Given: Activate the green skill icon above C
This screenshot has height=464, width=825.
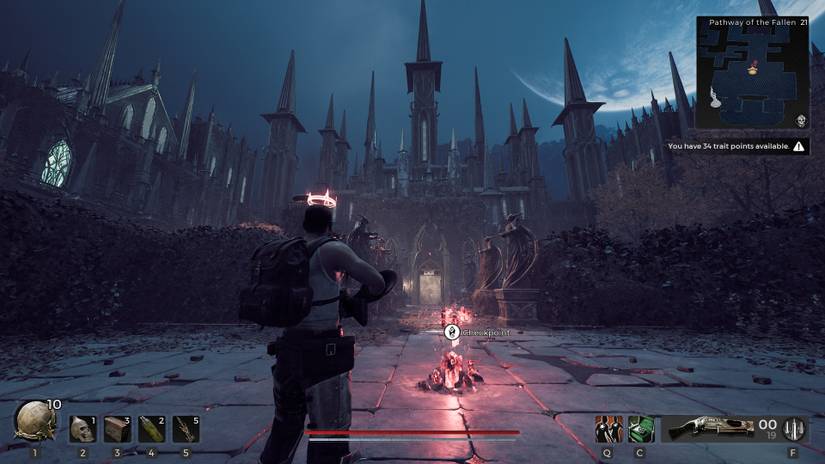Looking at the screenshot, I should point(641,429).
